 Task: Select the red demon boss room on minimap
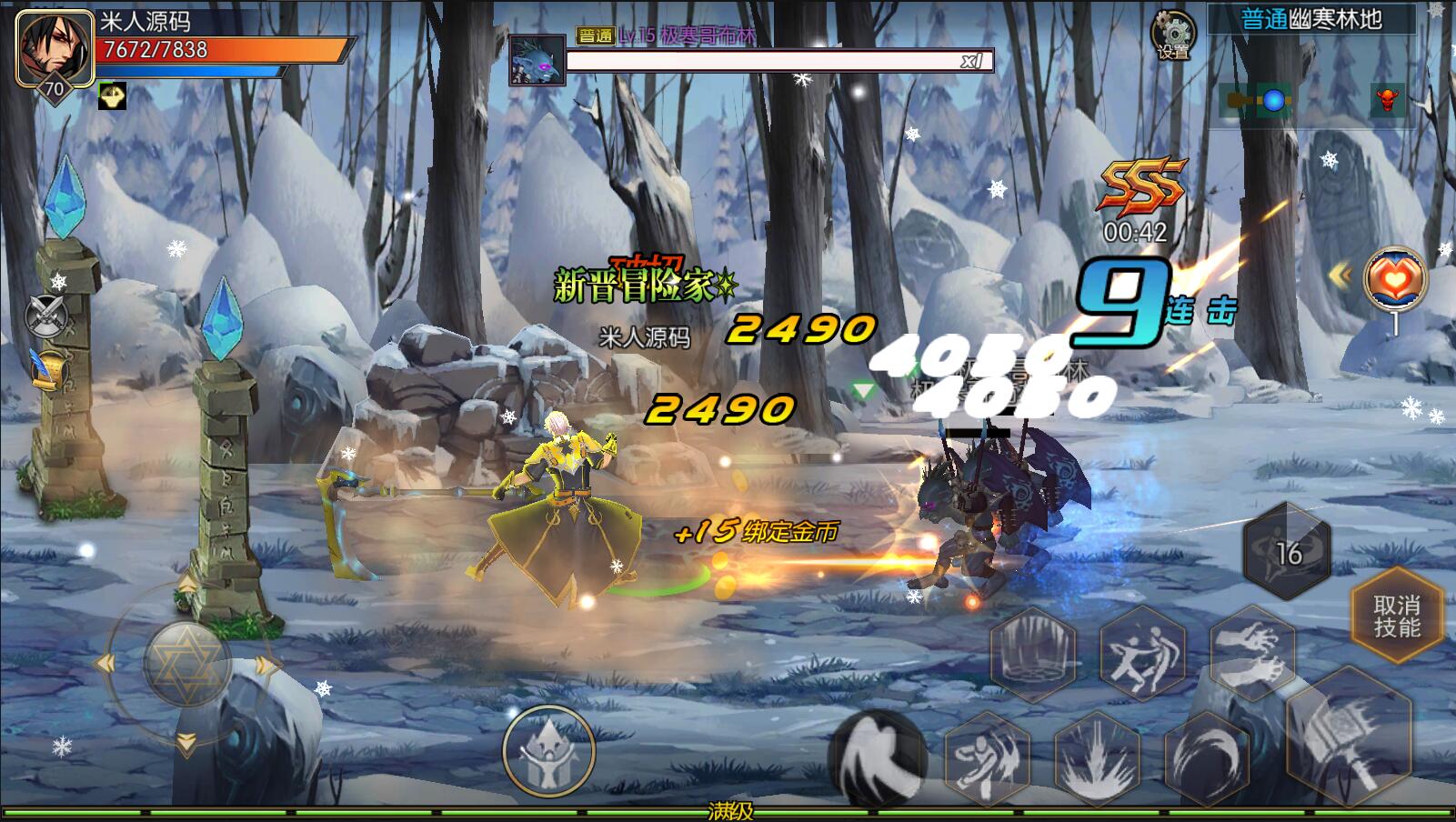coord(1387,101)
